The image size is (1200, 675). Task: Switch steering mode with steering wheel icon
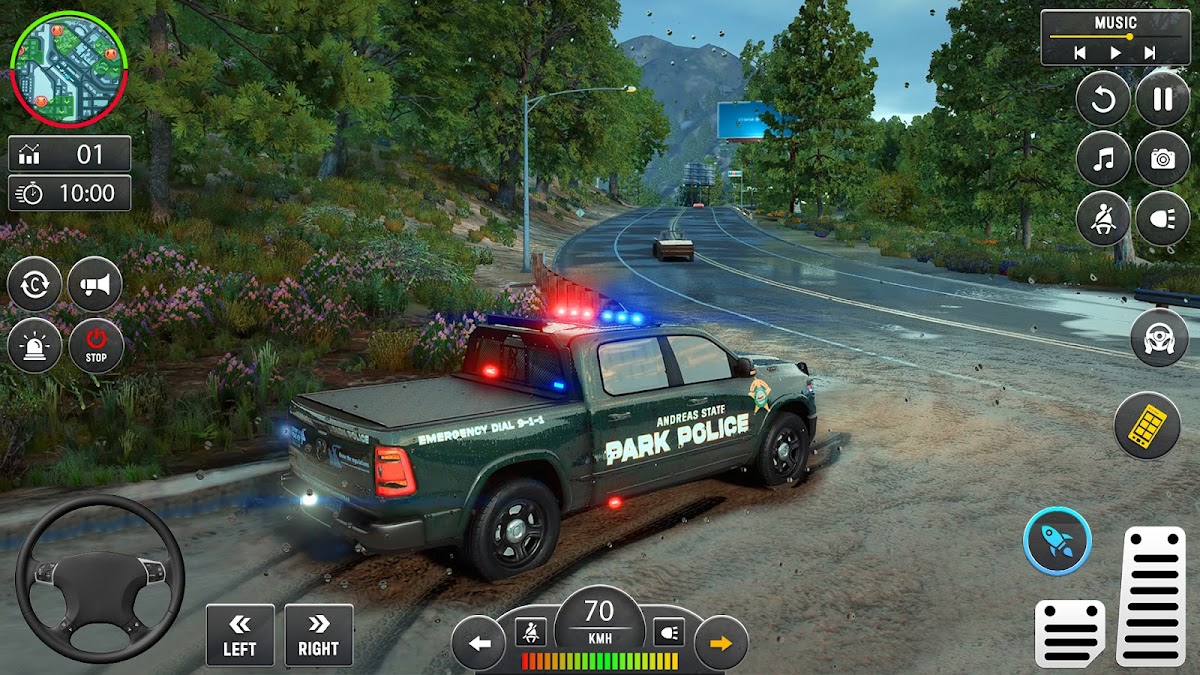pyautogui.click(x=1159, y=338)
